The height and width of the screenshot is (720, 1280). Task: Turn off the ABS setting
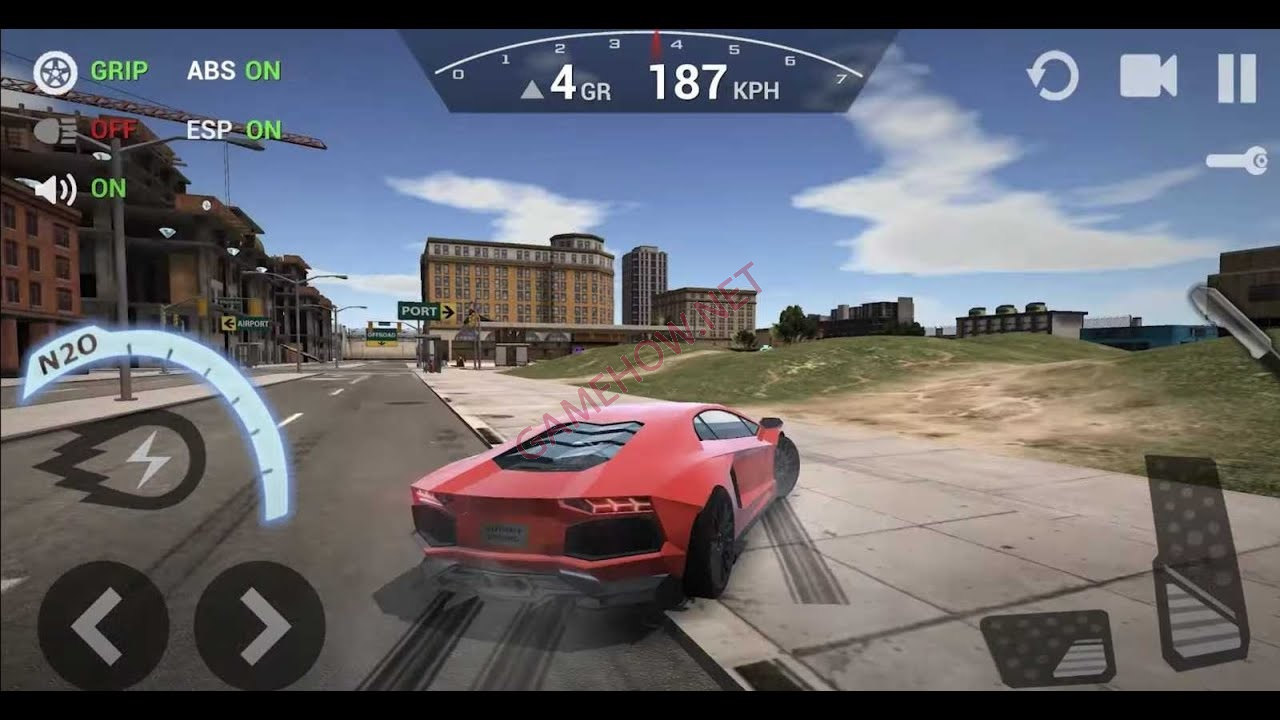tap(232, 72)
